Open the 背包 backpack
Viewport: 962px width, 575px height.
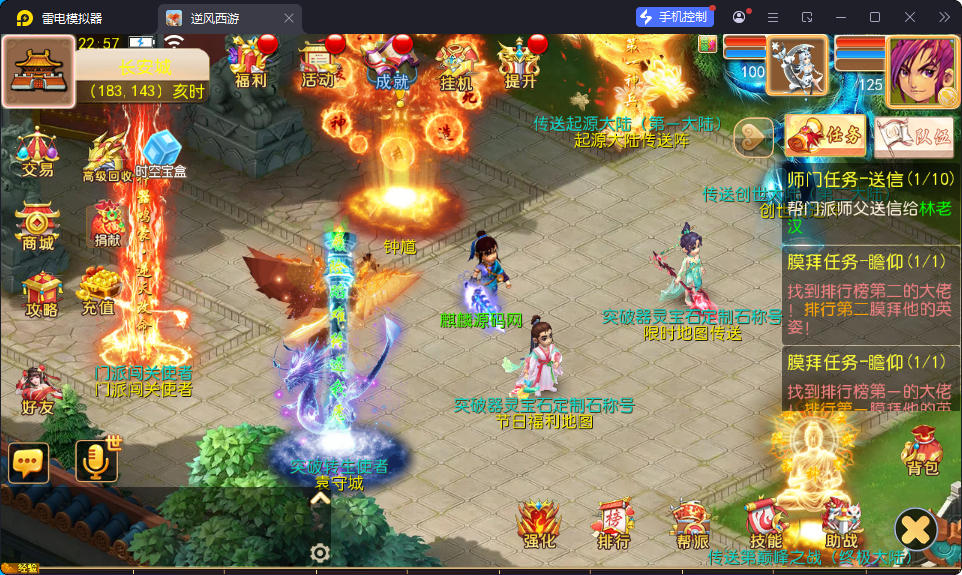pyautogui.click(x=922, y=451)
